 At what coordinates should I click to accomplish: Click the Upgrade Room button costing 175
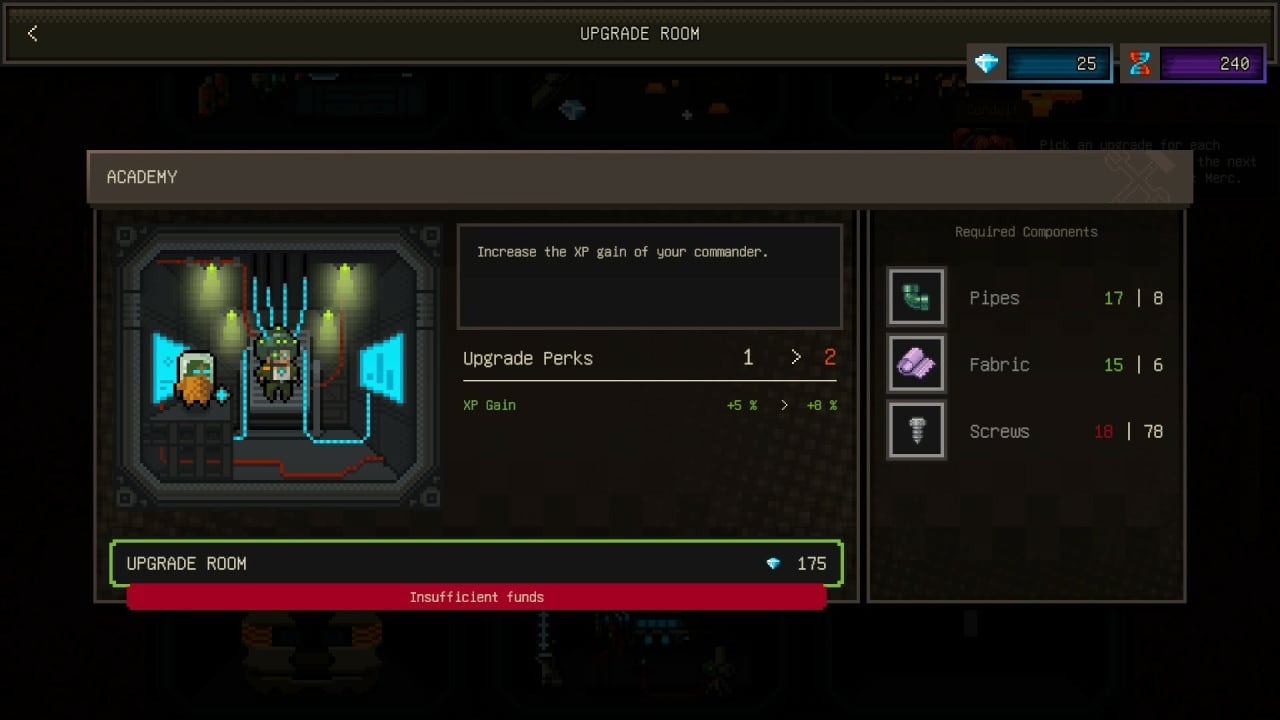[476, 564]
